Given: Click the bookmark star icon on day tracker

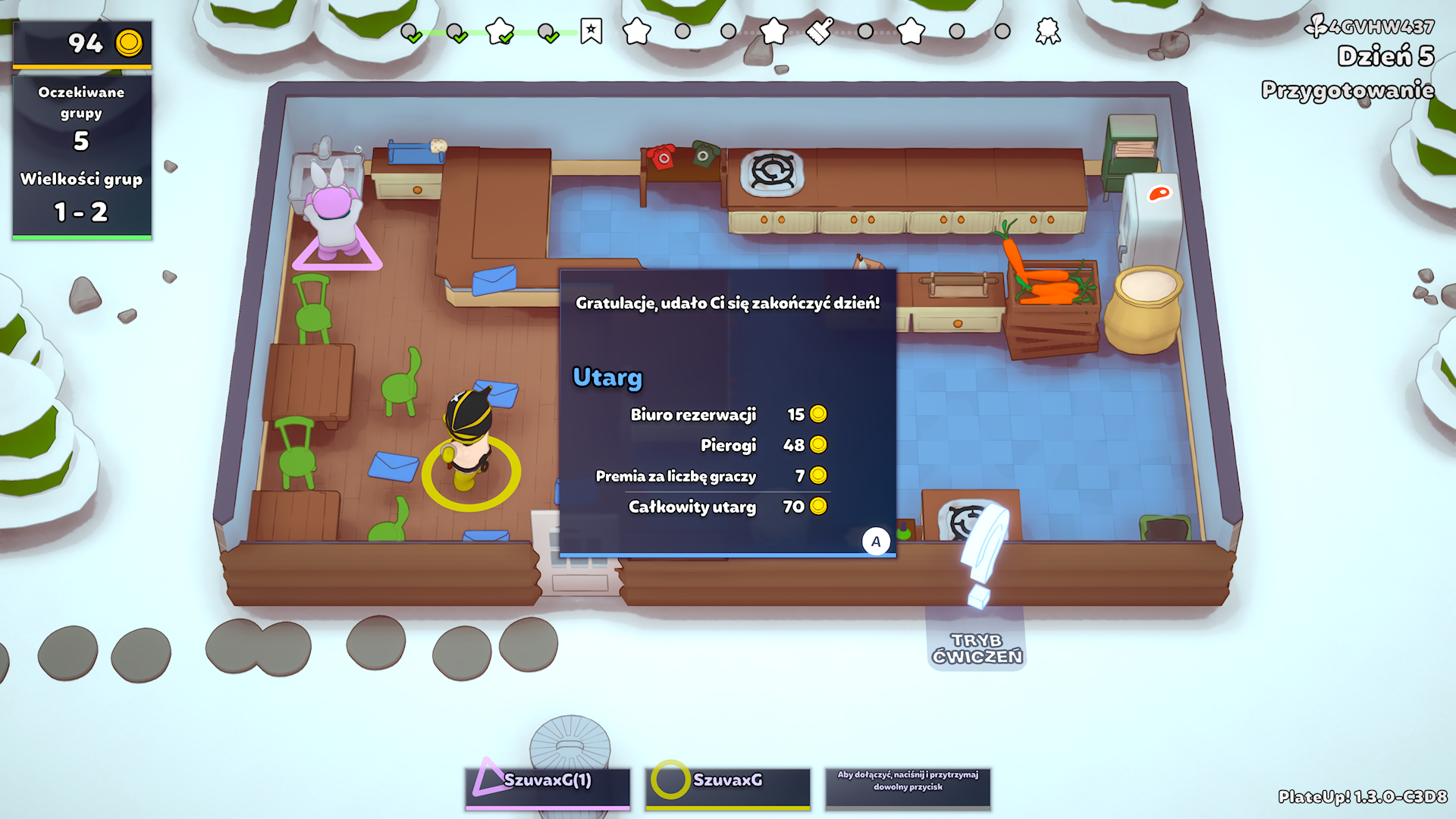Looking at the screenshot, I should (x=591, y=32).
